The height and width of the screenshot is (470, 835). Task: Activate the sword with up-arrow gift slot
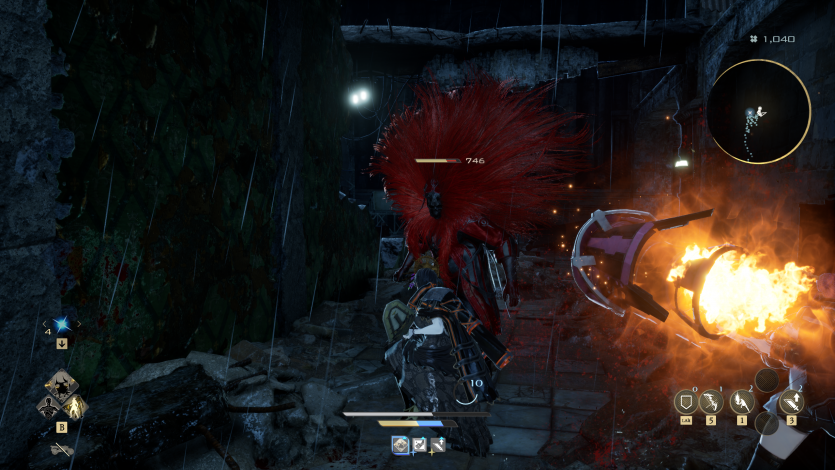pos(792,402)
